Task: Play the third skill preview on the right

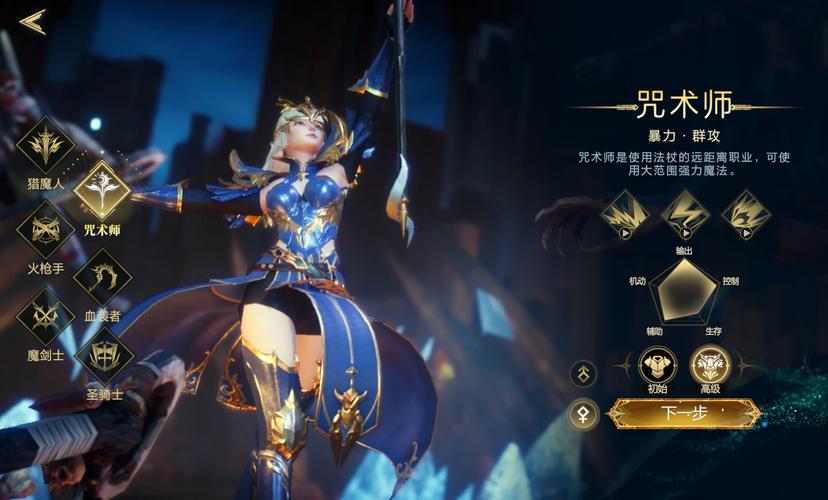Action: click(x=745, y=214)
